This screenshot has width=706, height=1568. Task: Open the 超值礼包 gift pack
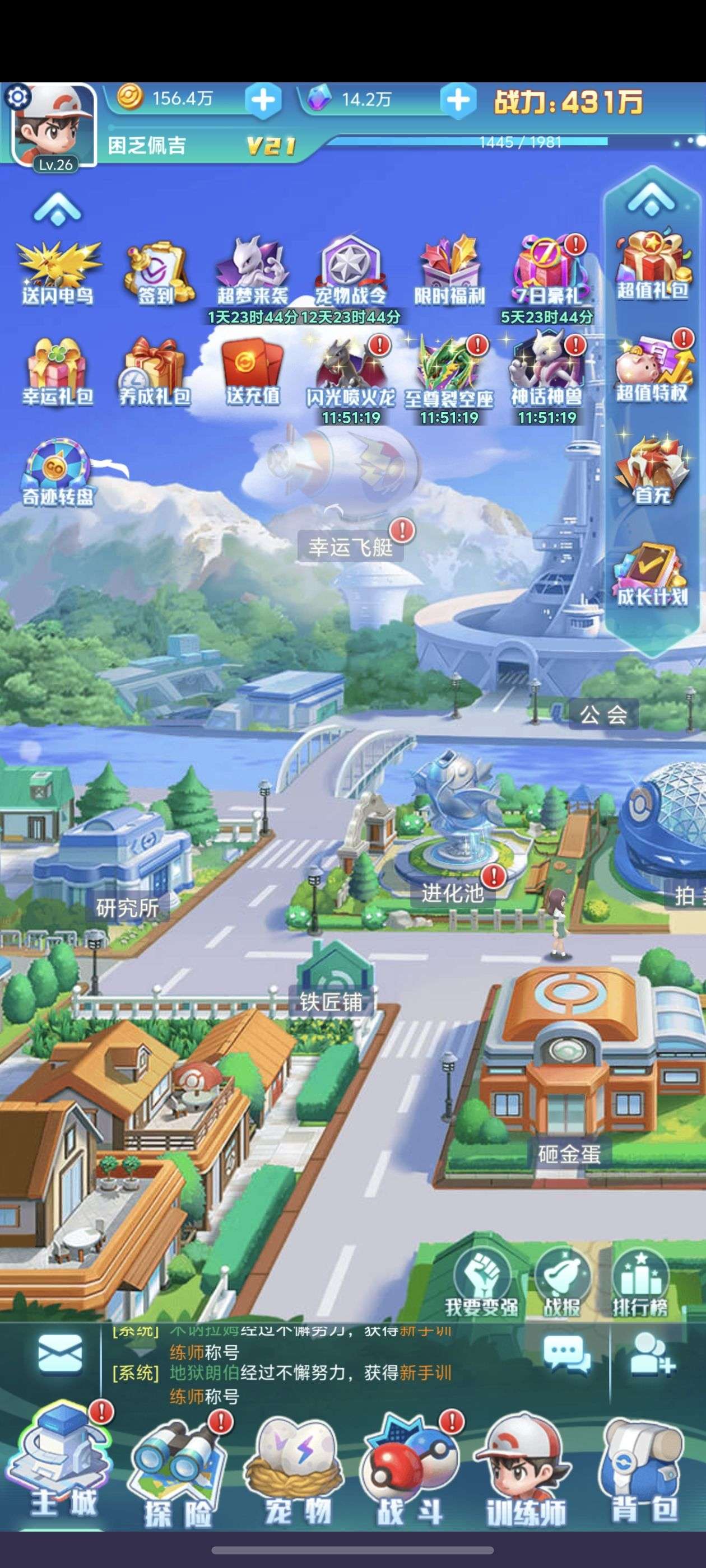coord(652,265)
